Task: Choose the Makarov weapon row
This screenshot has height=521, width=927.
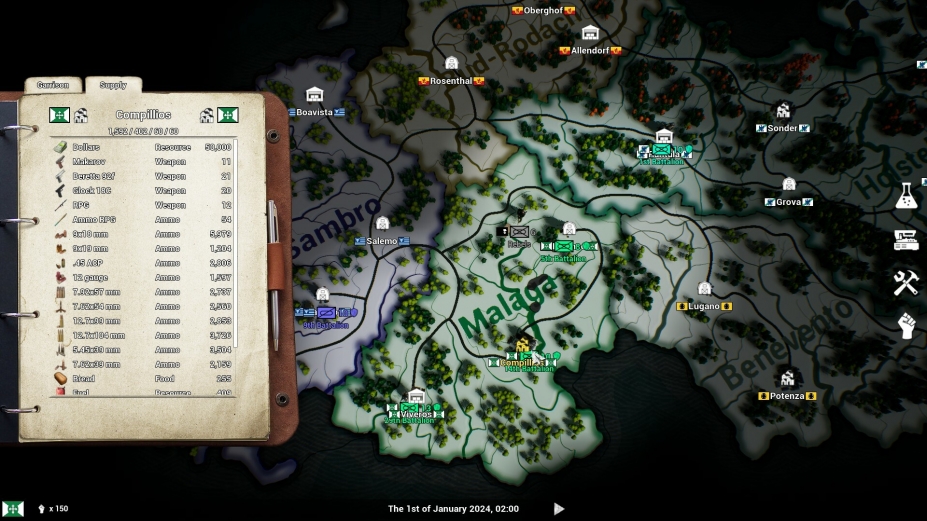Action: click(x=143, y=162)
